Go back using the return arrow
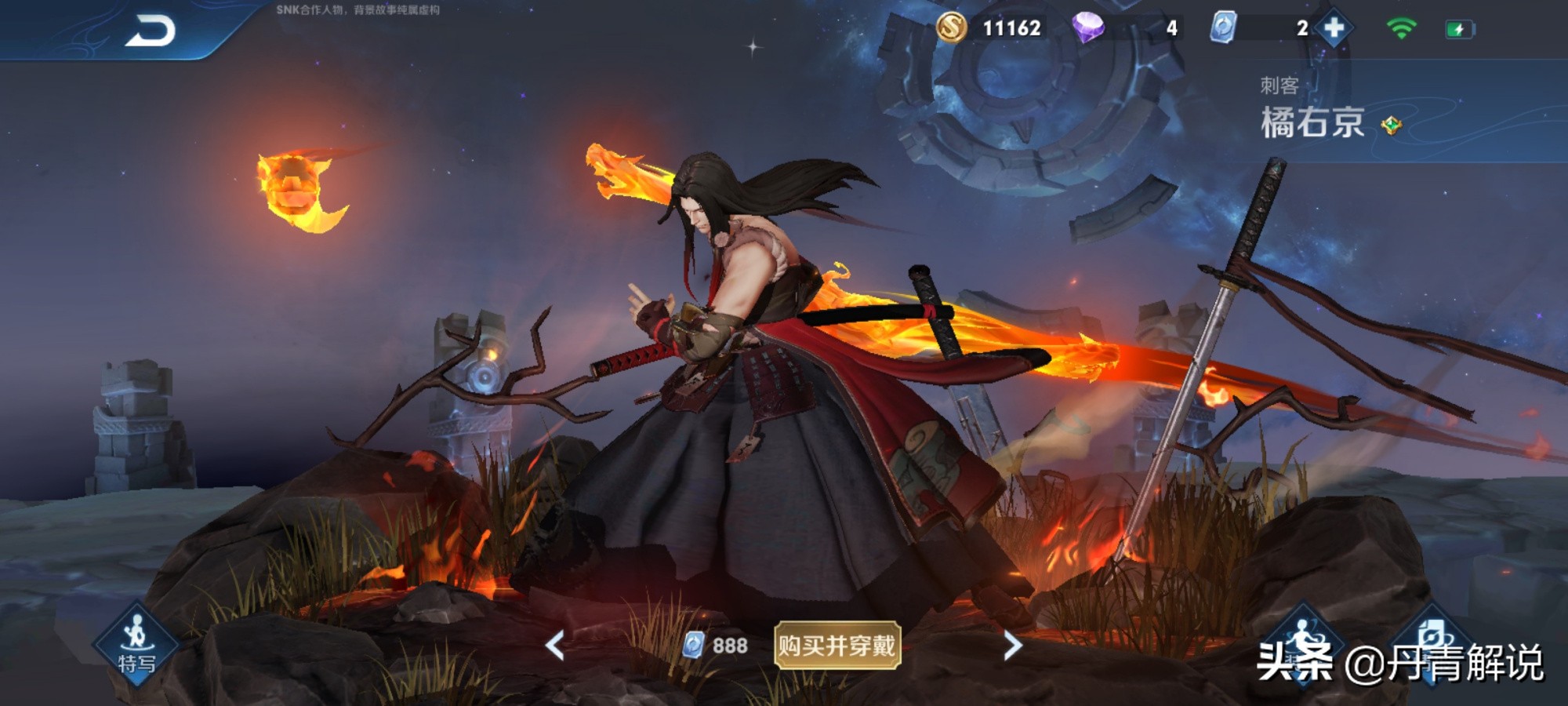 coord(150,31)
